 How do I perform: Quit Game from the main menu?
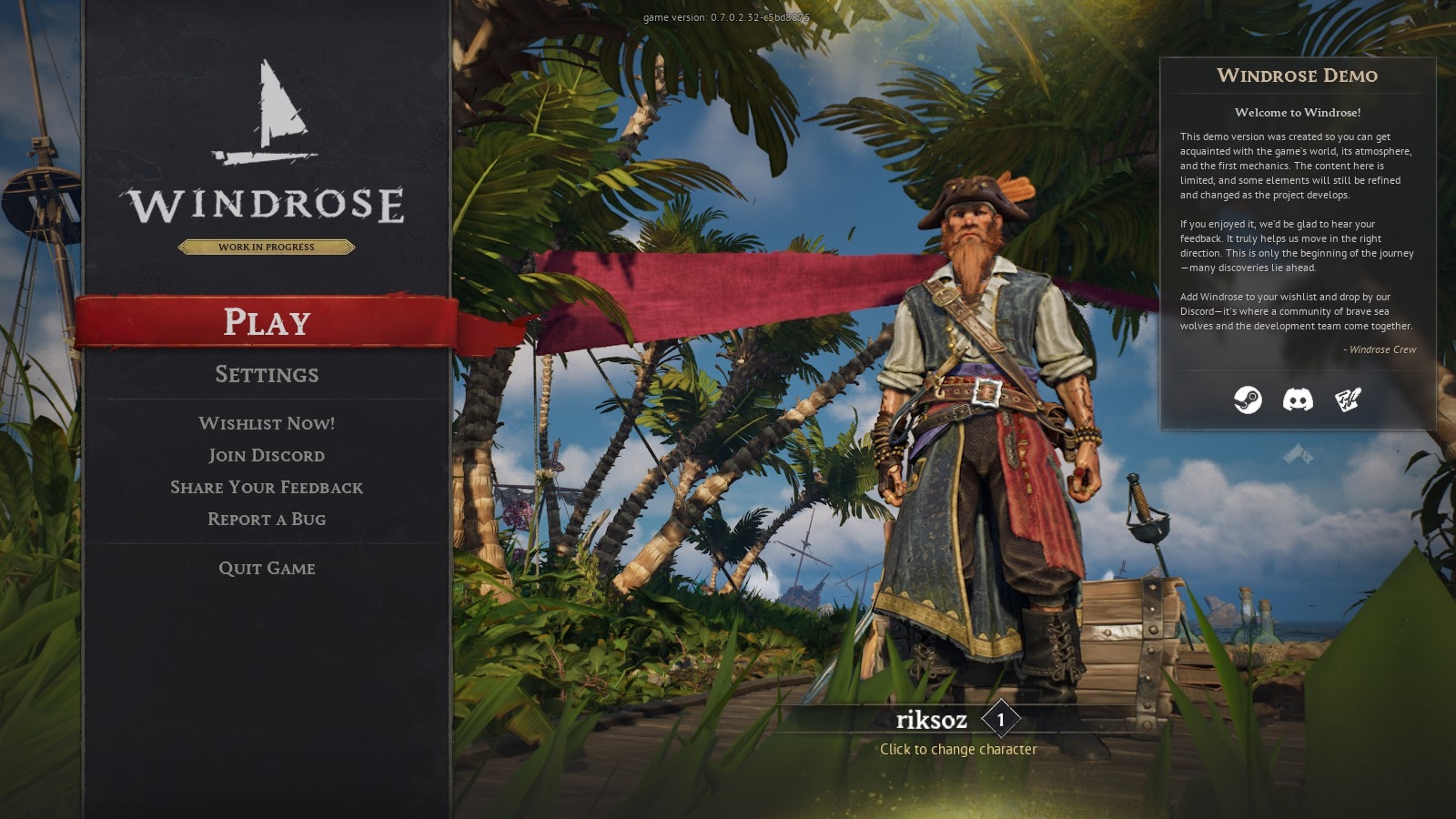click(267, 568)
